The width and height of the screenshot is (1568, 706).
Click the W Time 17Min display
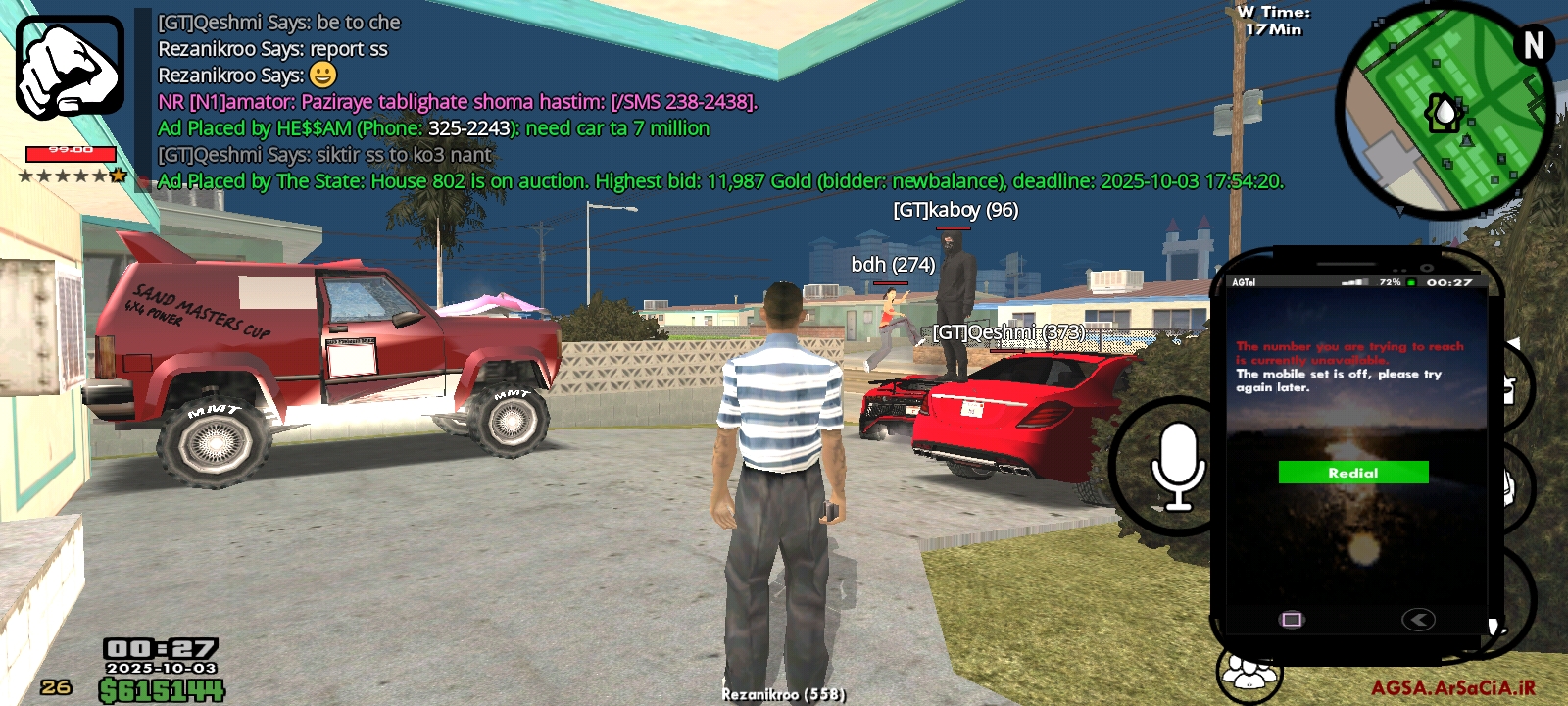coord(1274,22)
